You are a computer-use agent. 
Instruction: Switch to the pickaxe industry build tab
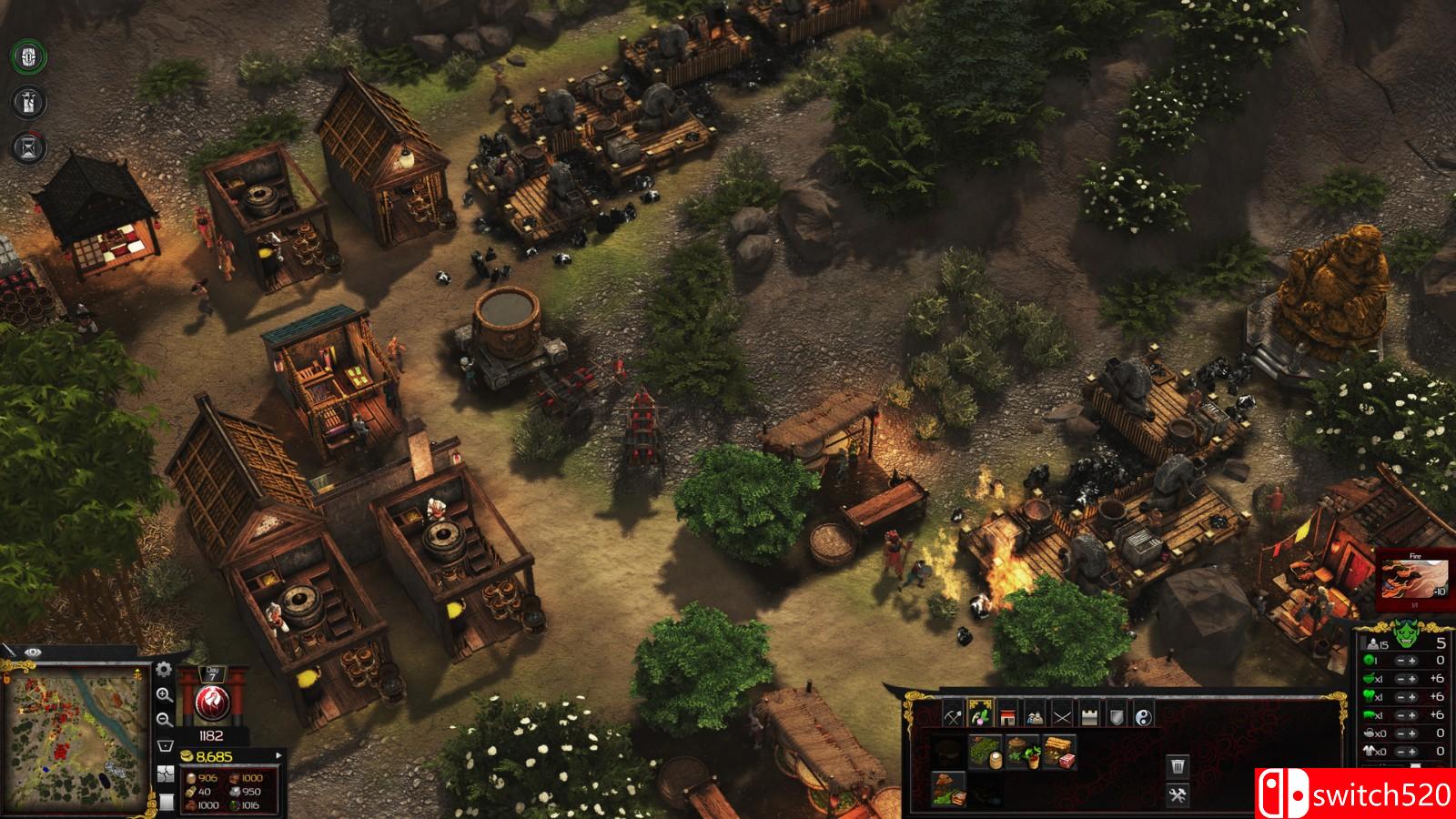coord(953,715)
